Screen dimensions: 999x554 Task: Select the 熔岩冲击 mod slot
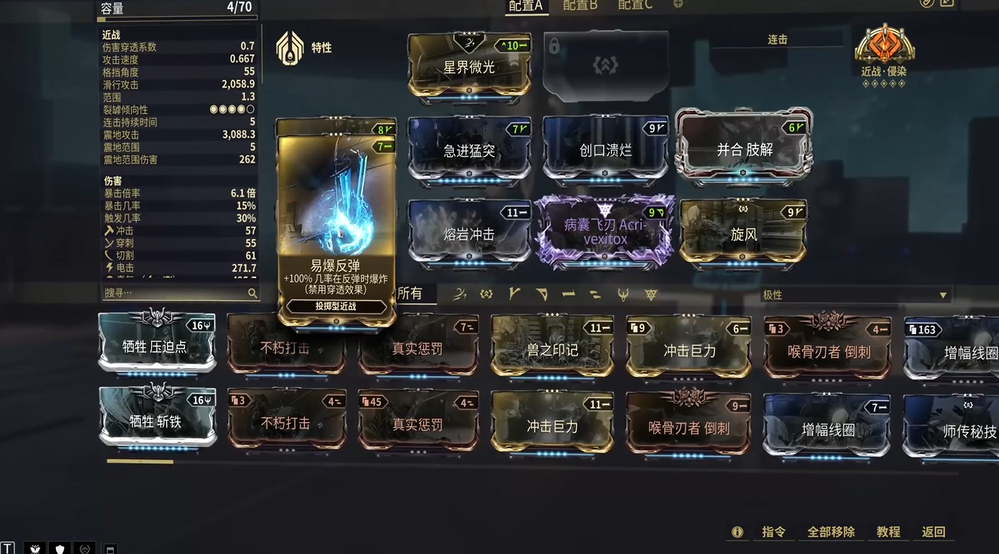470,232
